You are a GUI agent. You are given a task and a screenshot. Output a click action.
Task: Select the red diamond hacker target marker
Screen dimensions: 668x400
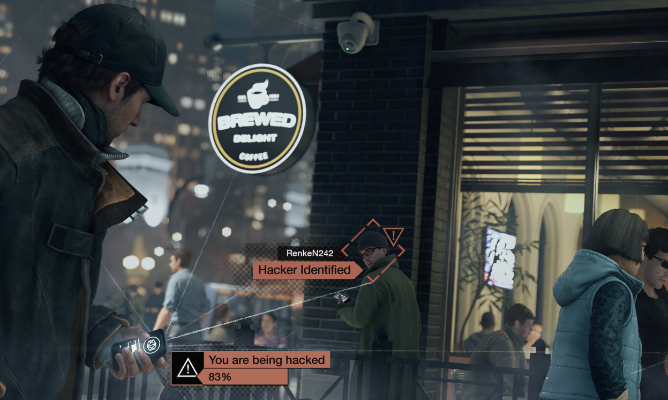pyautogui.click(x=372, y=250)
